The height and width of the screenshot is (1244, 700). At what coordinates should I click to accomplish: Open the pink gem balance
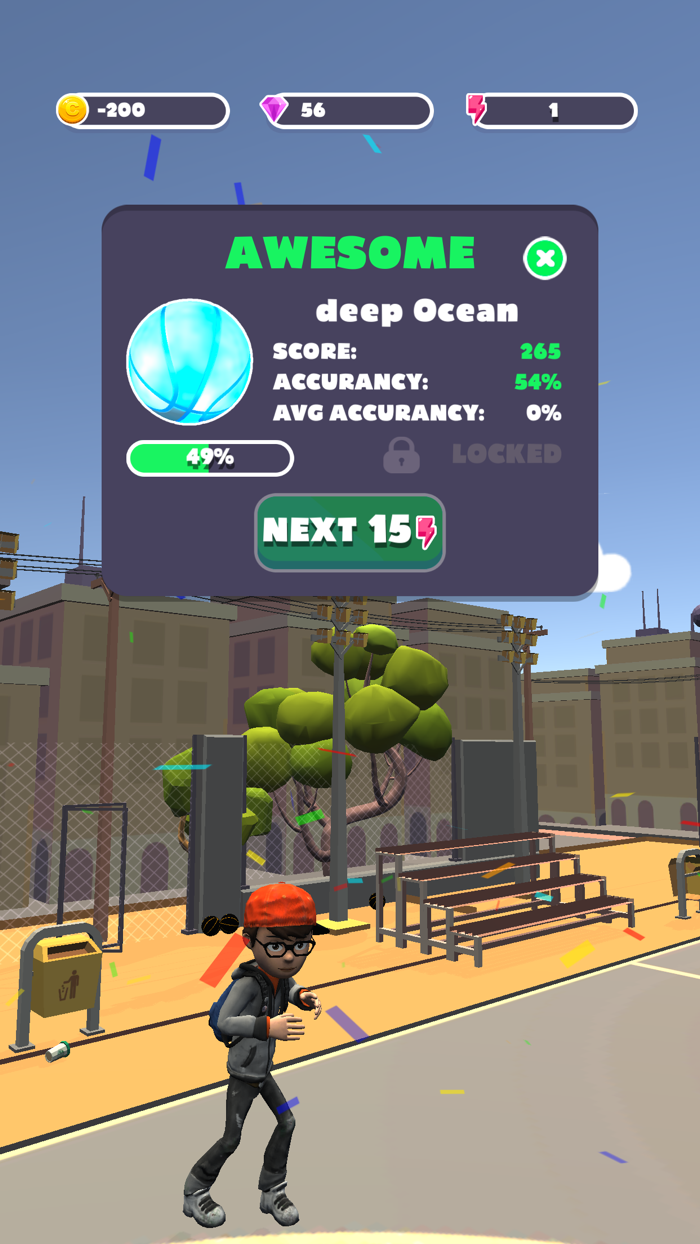pyautogui.click(x=346, y=111)
